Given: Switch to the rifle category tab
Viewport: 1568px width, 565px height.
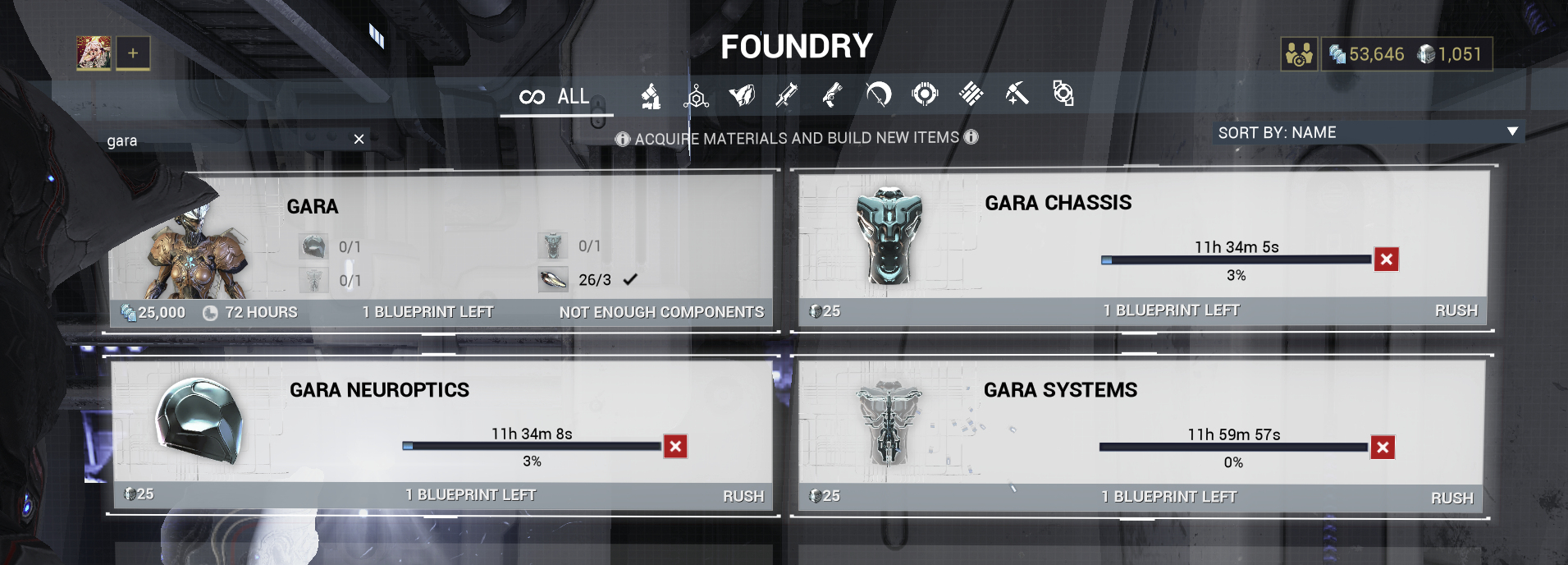Looking at the screenshot, I should coord(786,95).
